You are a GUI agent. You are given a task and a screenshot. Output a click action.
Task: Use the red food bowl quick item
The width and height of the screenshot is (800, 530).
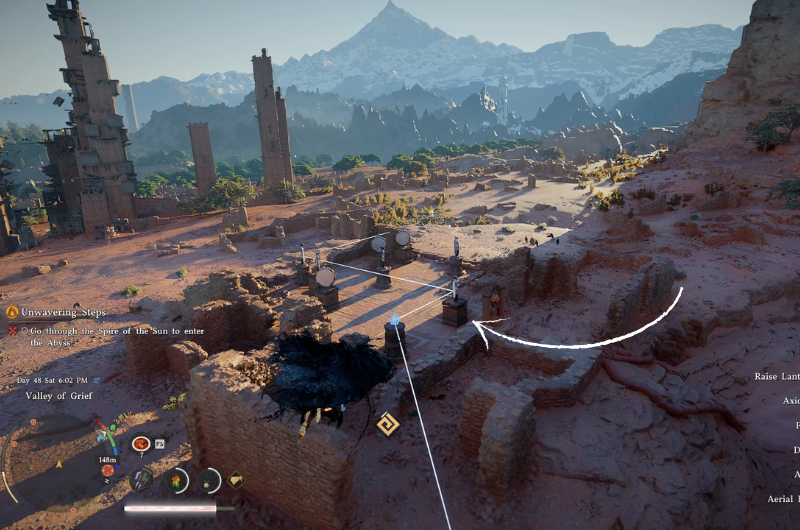coord(141,443)
